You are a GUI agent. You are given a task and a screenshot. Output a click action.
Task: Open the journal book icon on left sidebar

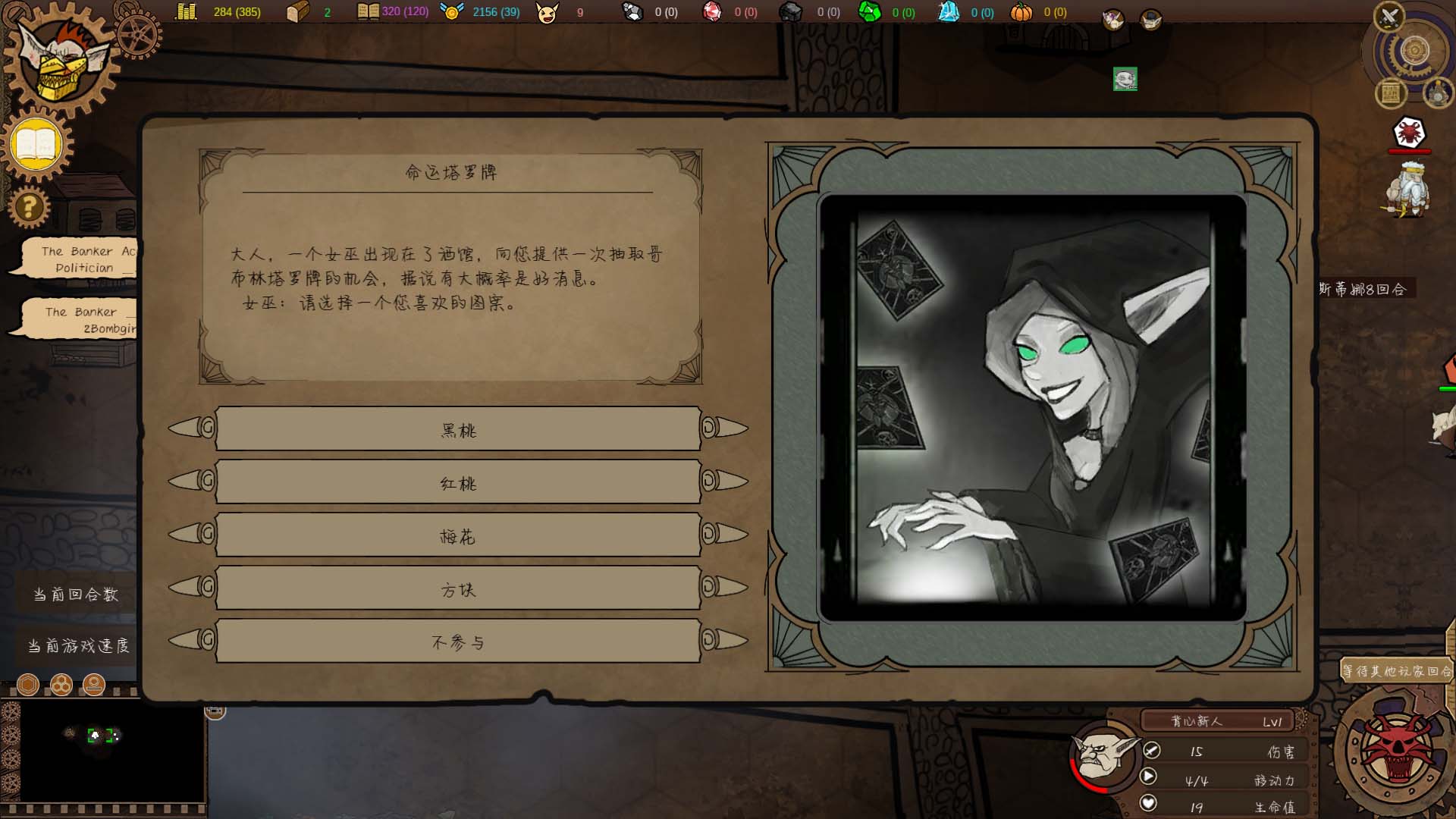(35, 144)
